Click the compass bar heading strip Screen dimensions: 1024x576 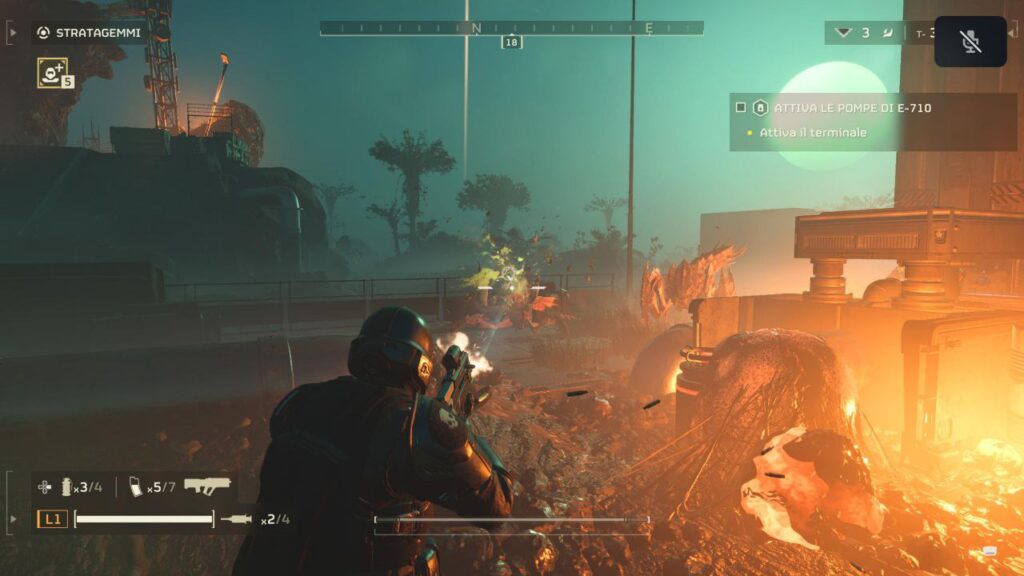[x=511, y=28]
